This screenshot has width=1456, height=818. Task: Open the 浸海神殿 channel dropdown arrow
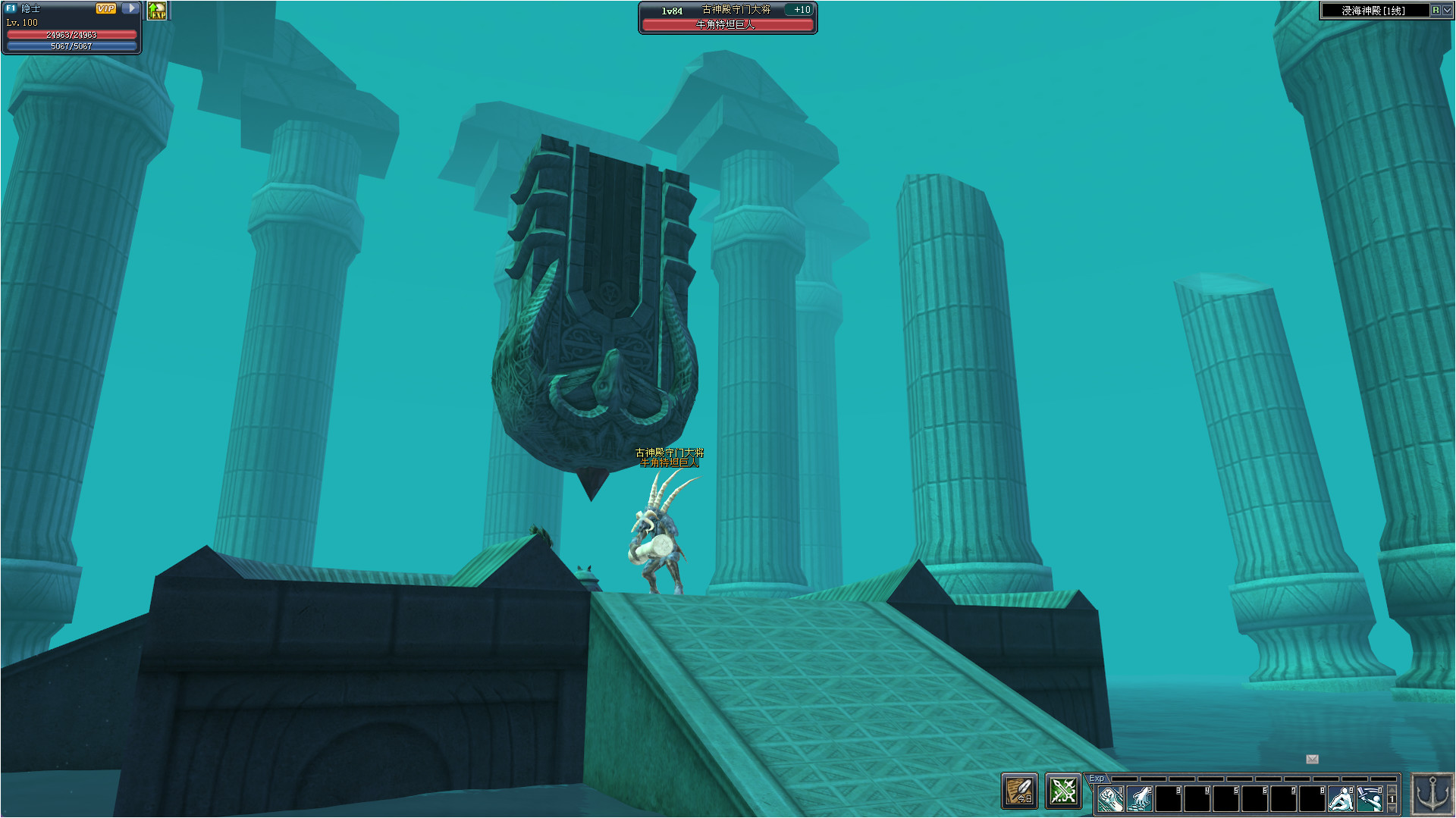(x=1445, y=11)
